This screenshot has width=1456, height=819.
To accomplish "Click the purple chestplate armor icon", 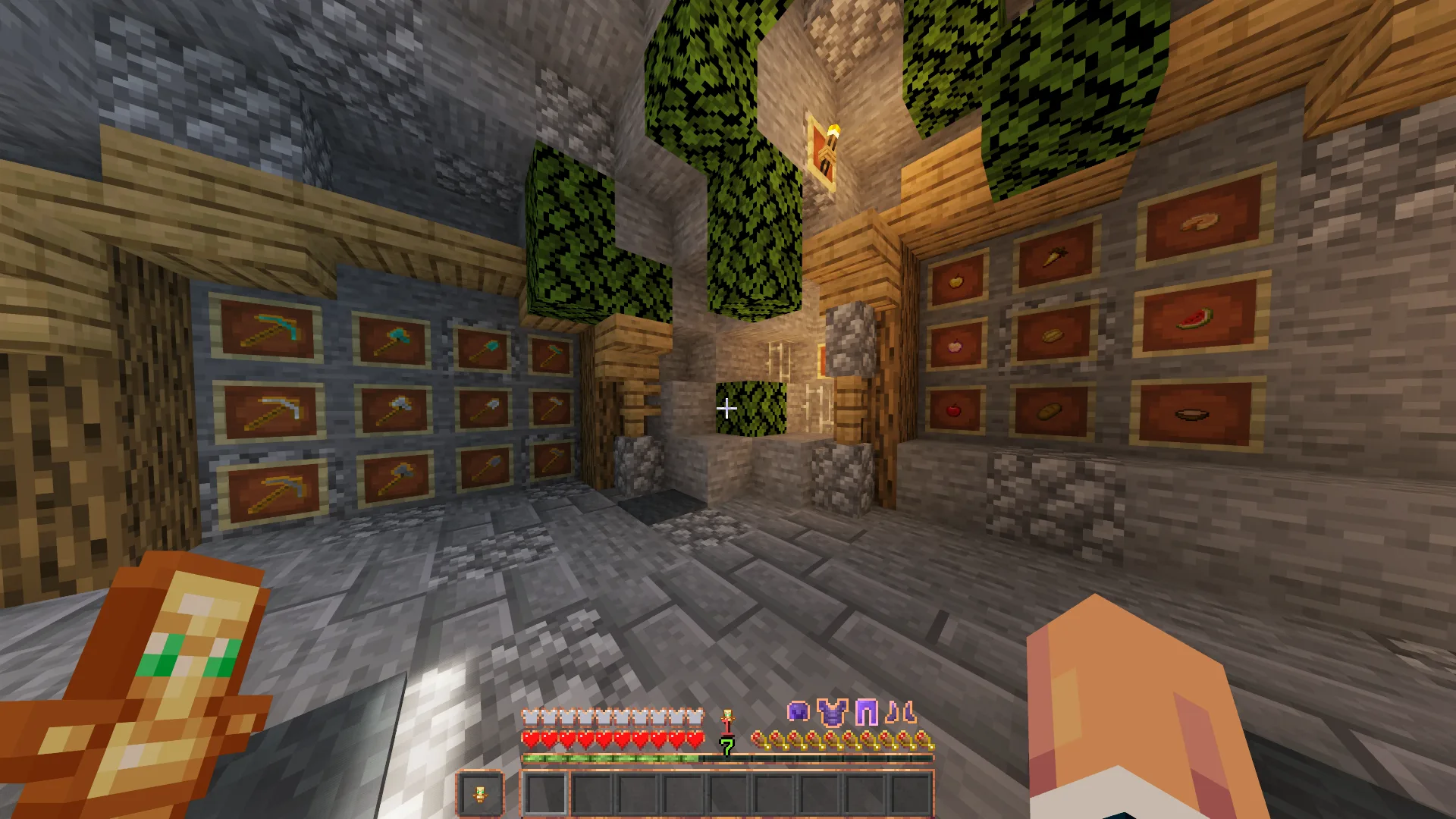I will (x=832, y=713).
